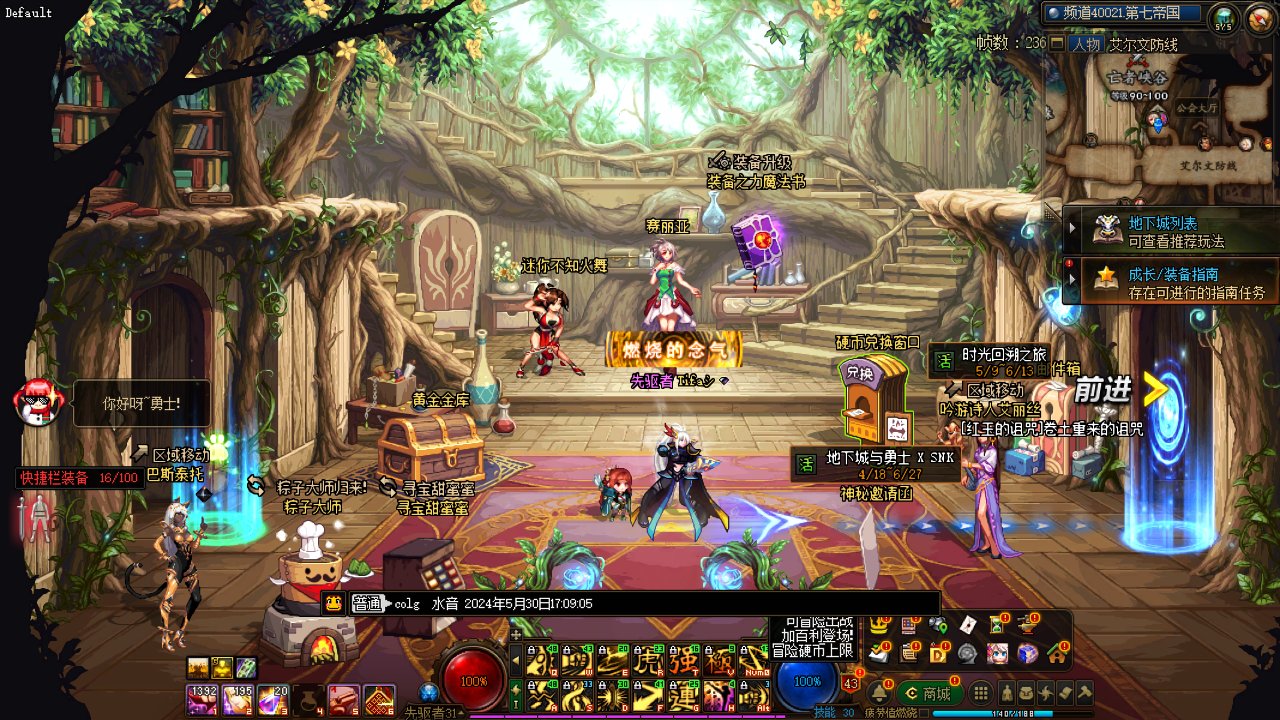Open the house icon in the menu tray
This screenshot has height=720, width=1280.
pyautogui.click(x=1057, y=653)
